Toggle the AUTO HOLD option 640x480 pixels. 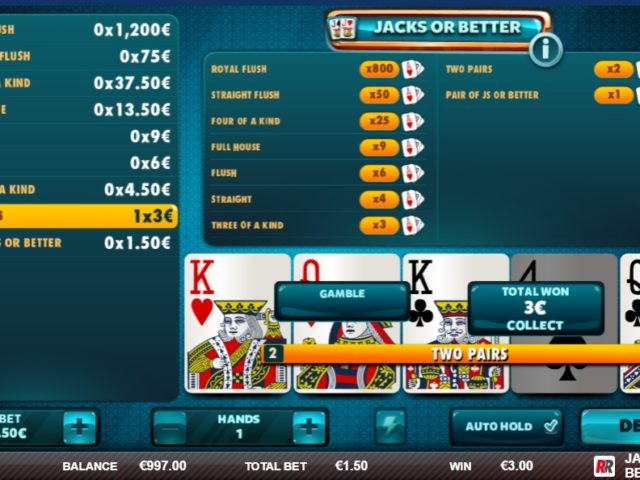pyautogui.click(x=506, y=426)
